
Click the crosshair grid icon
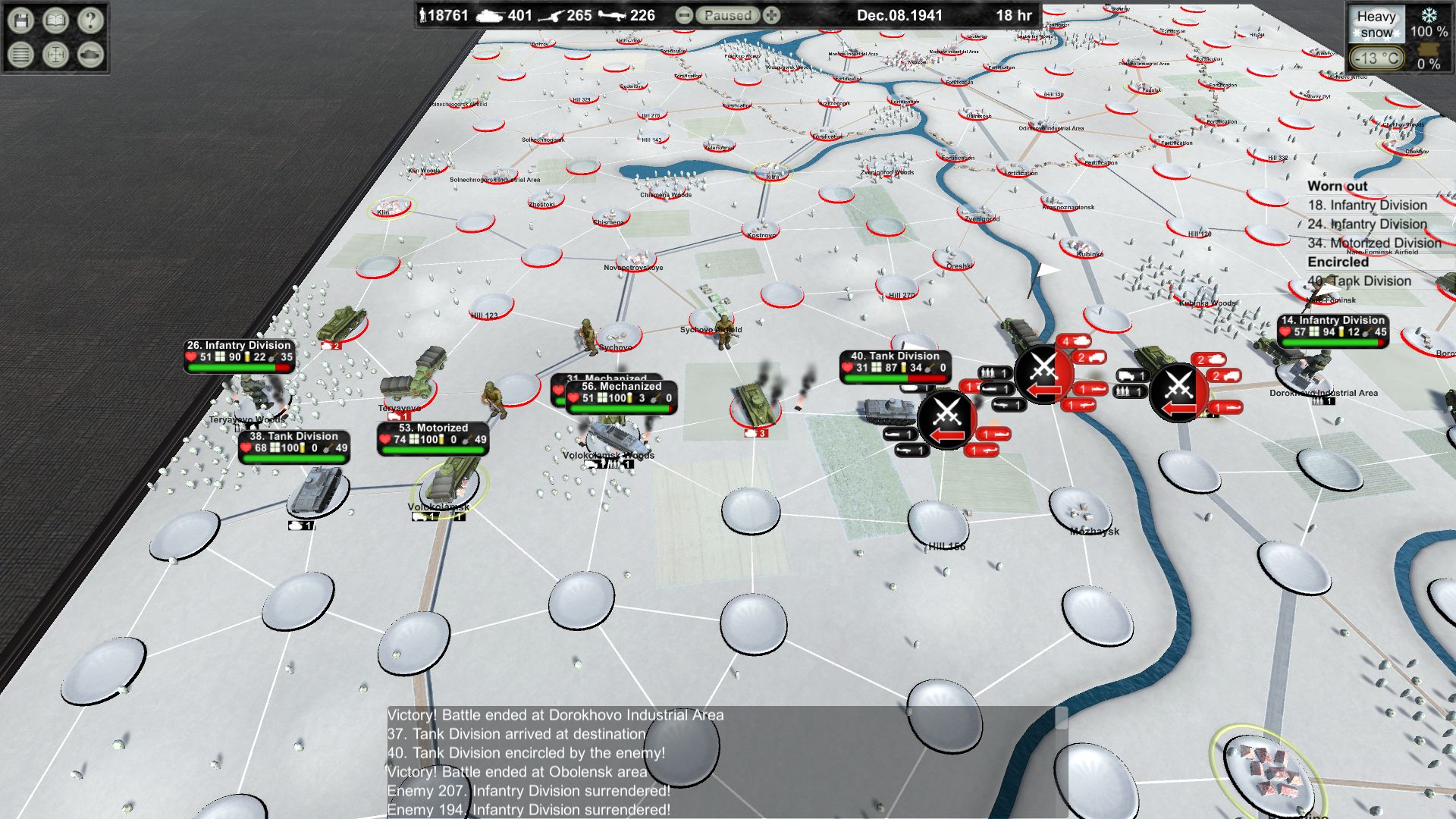pyautogui.click(x=55, y=55)
